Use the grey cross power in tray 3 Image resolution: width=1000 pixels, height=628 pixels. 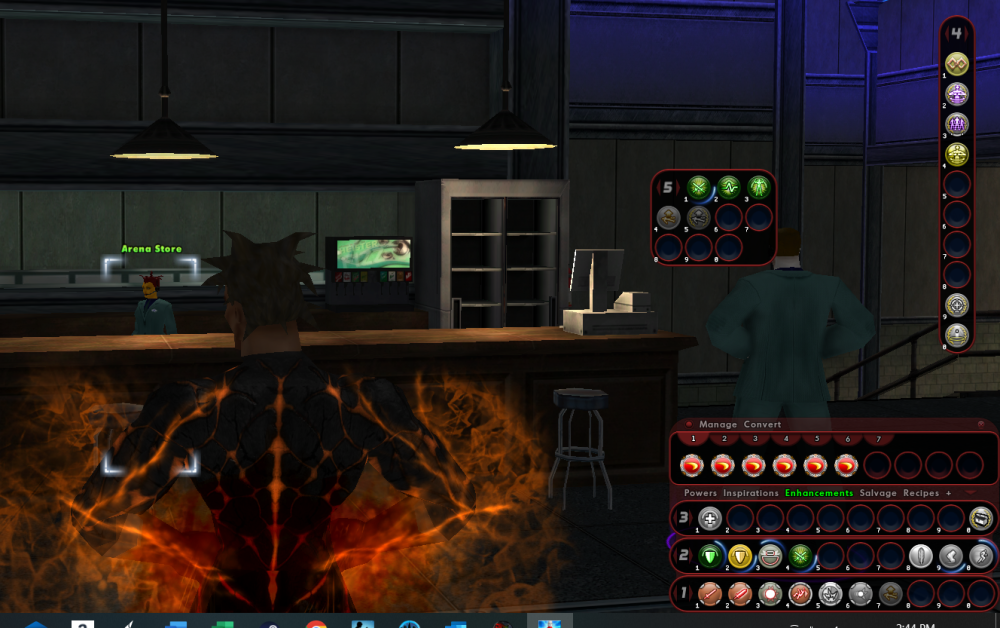click(x=710, y=518)
